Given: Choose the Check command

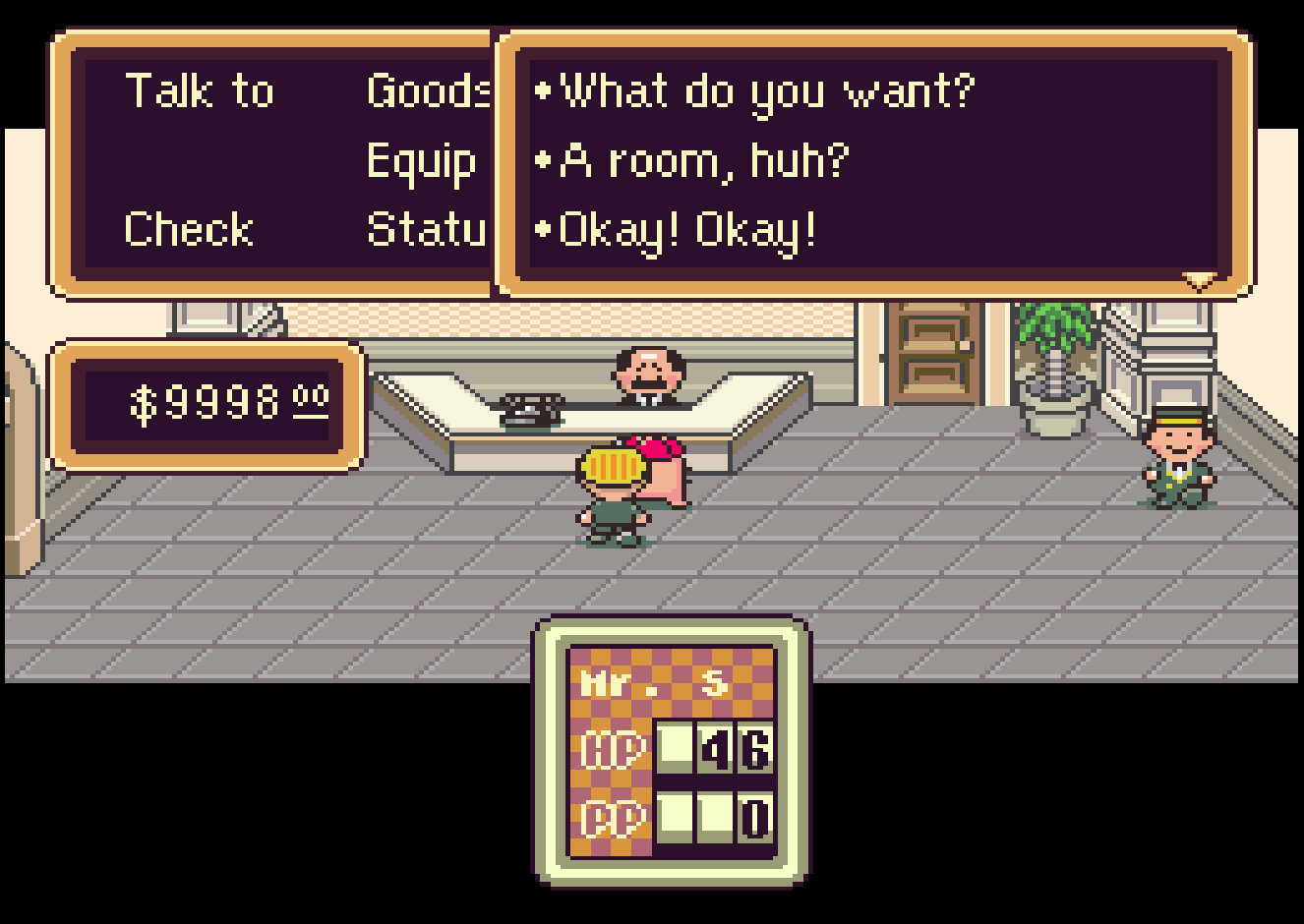Looking at the screenshot, I should 189,230.
